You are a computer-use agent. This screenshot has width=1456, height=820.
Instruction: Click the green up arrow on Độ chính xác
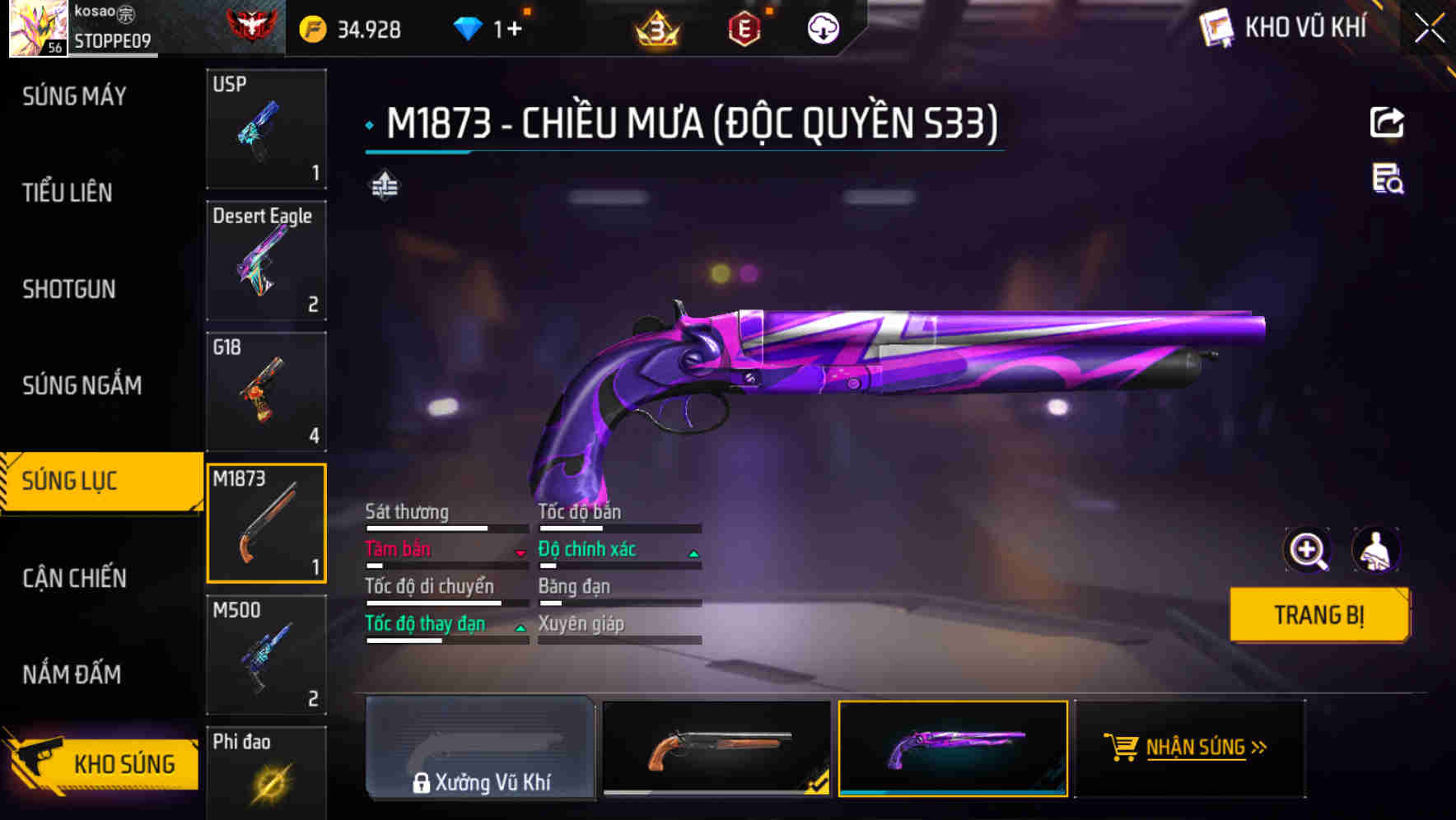pyautogui.click(x=692, y=553)
